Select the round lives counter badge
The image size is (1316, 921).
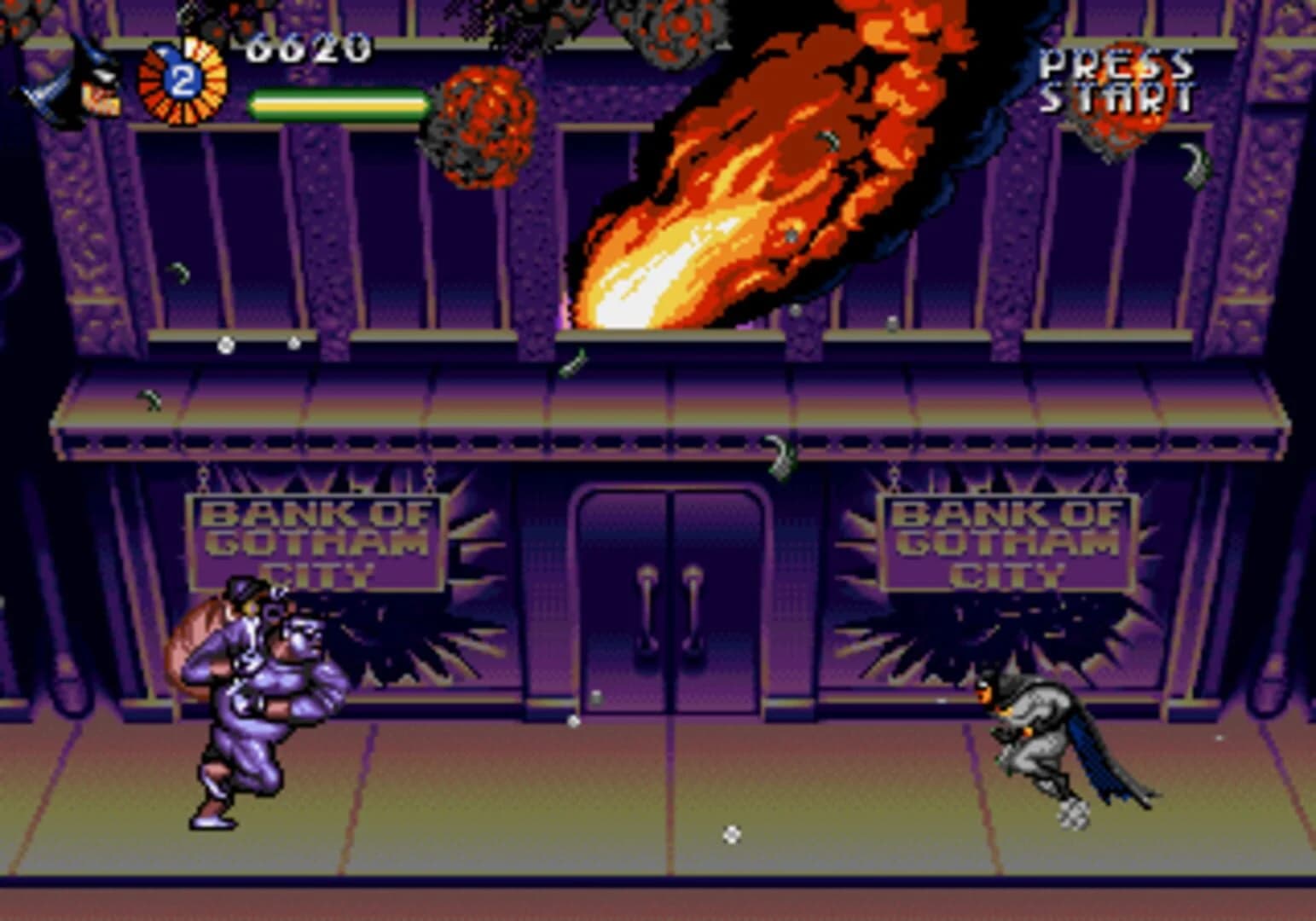pyautogui.click(x=182, y=81)
